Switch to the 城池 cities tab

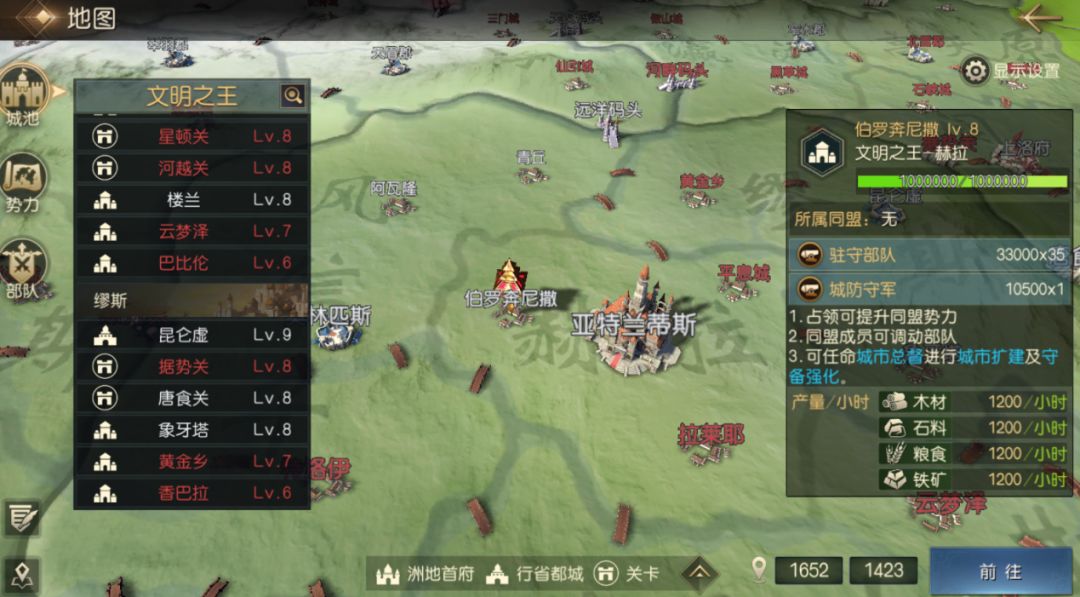click(23, 98)
